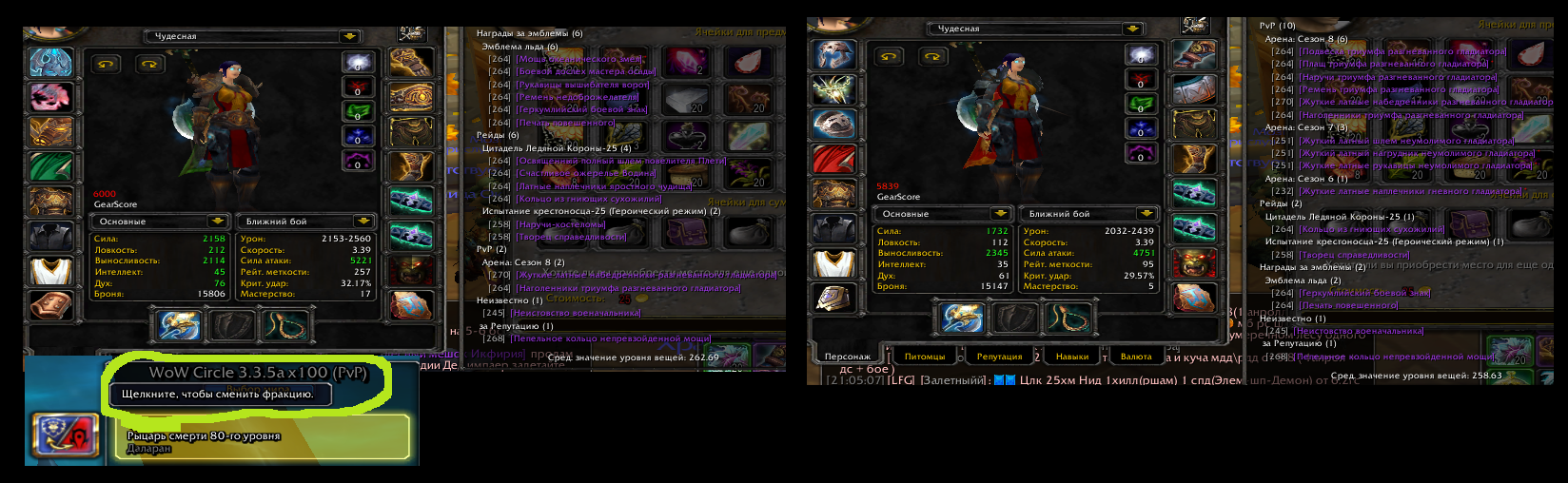Select the Персонаж tab

click(x=847, y=357)
